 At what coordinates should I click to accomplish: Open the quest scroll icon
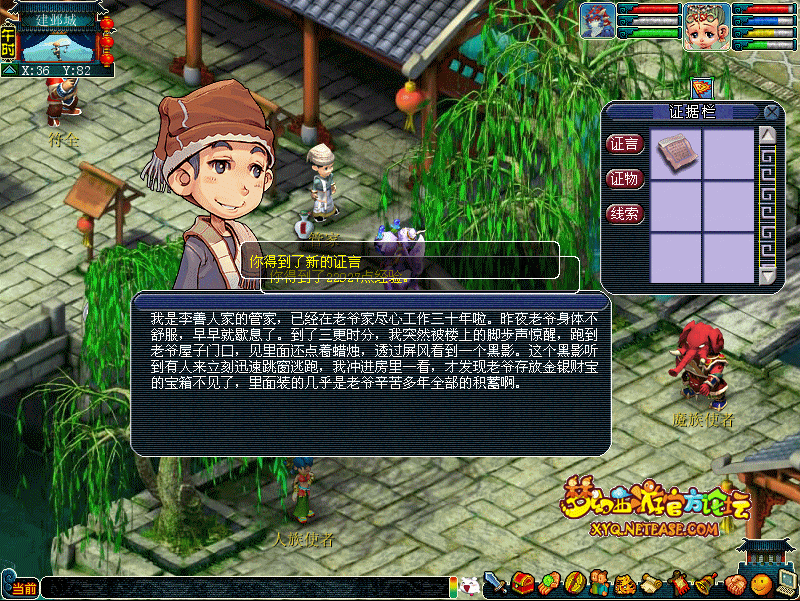pos(651,582)
